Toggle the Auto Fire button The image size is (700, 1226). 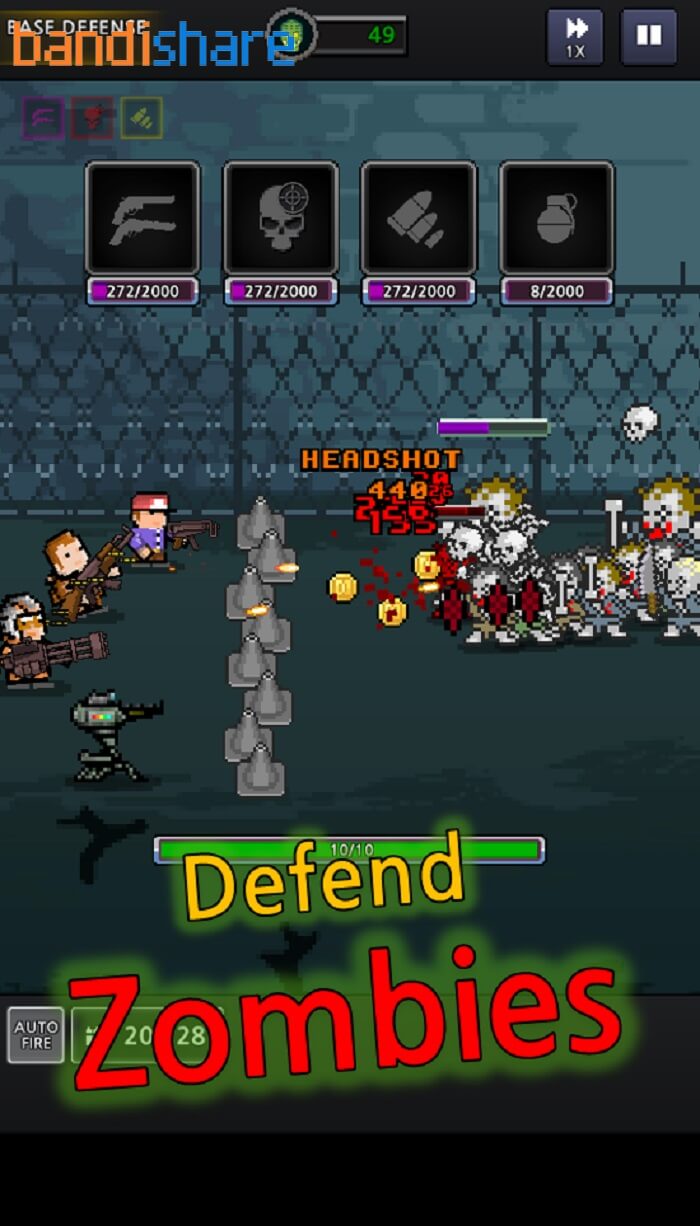point(36,1034)
